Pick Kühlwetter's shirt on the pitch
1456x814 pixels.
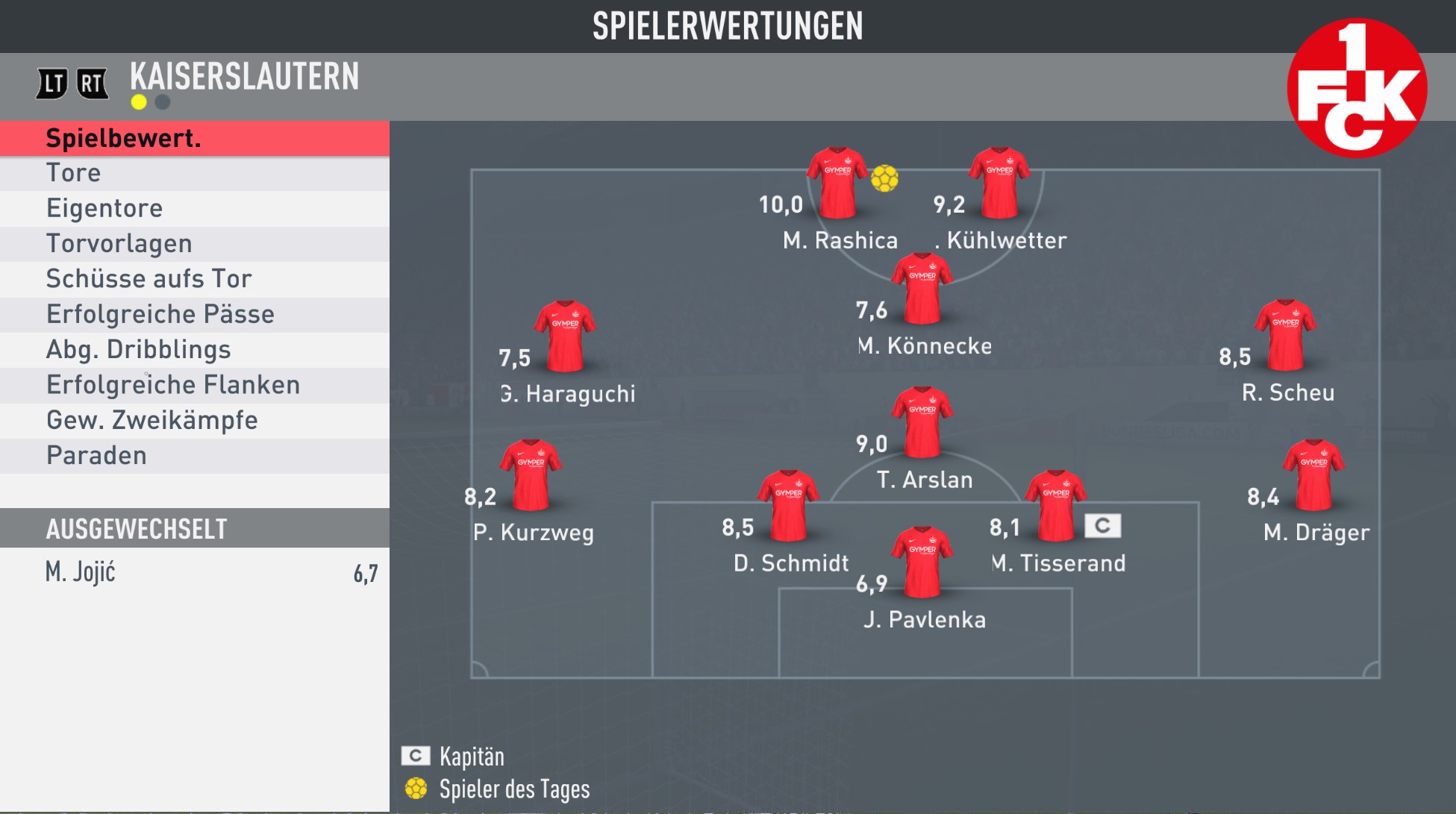tap(999, 183)
